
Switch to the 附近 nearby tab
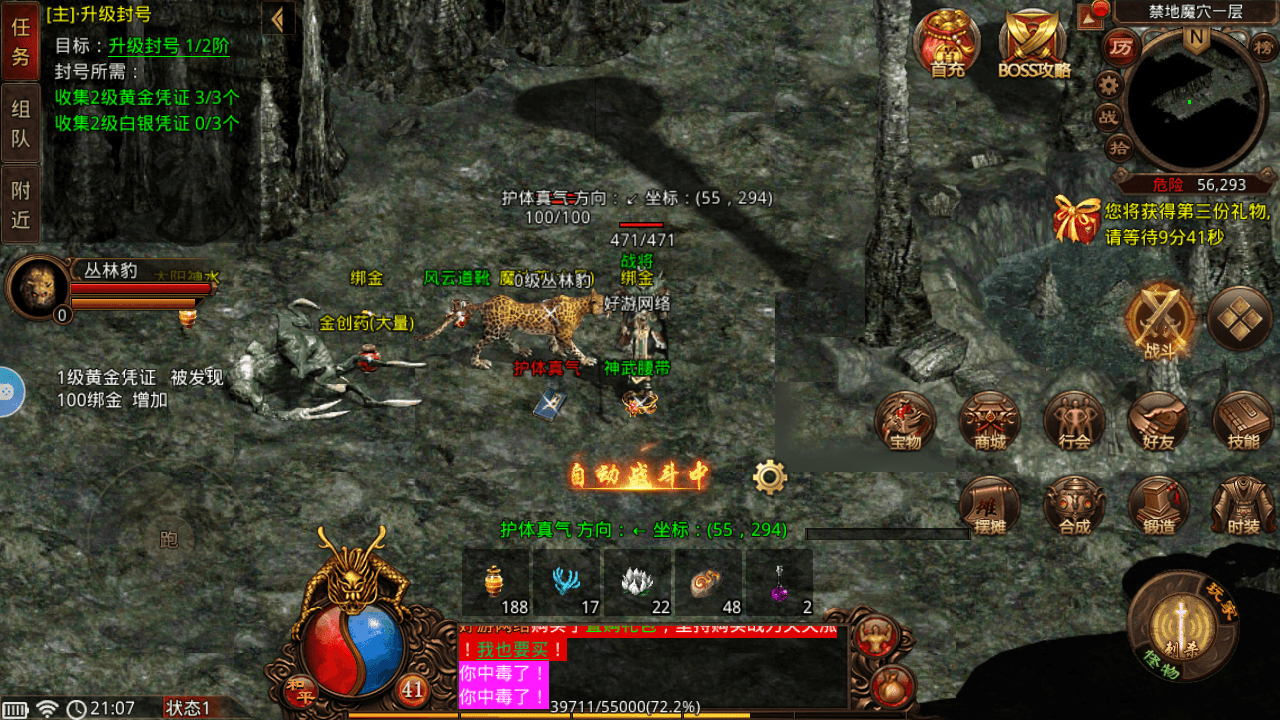tap(20, 204)
